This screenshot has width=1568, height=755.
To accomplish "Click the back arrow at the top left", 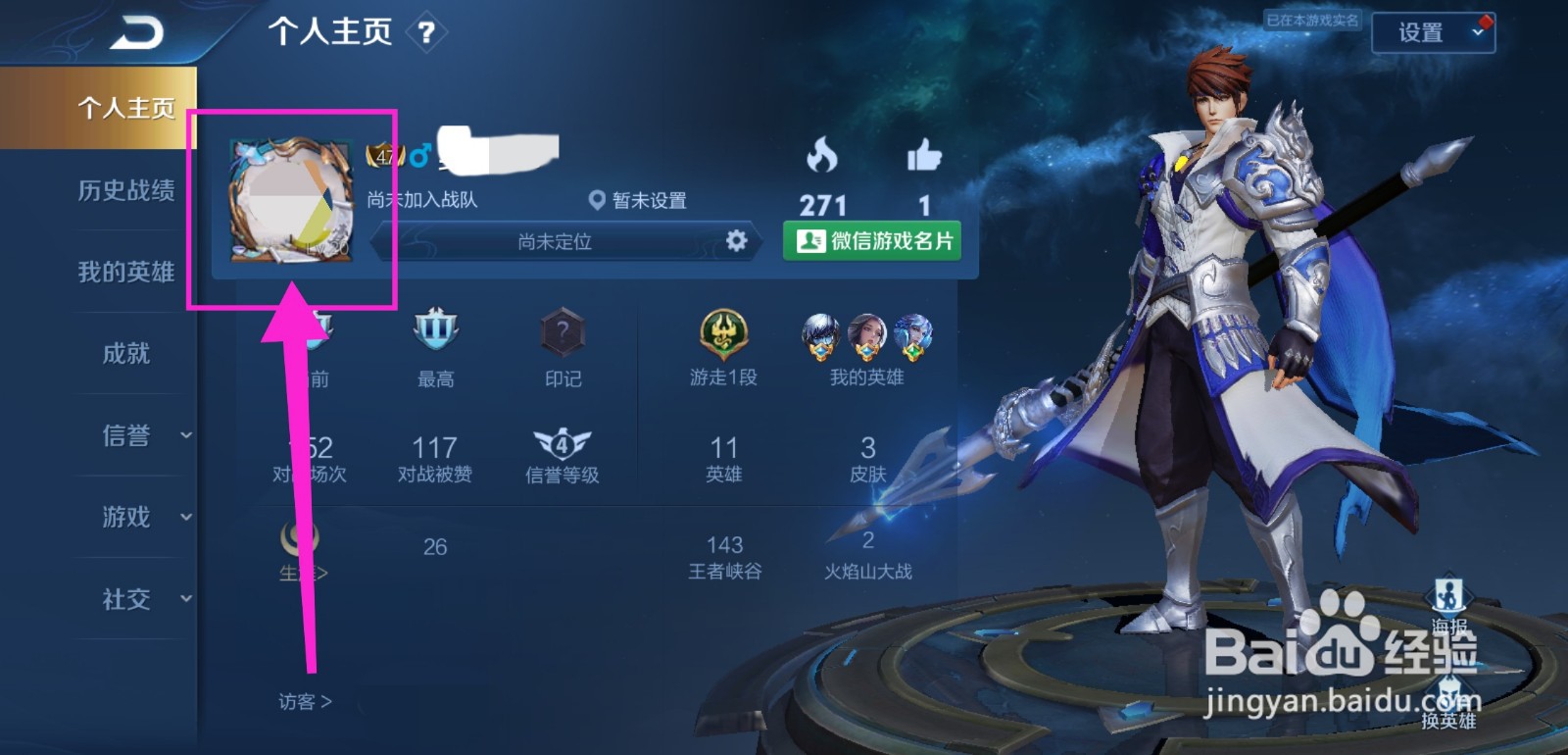I will [x=137, y=29].
